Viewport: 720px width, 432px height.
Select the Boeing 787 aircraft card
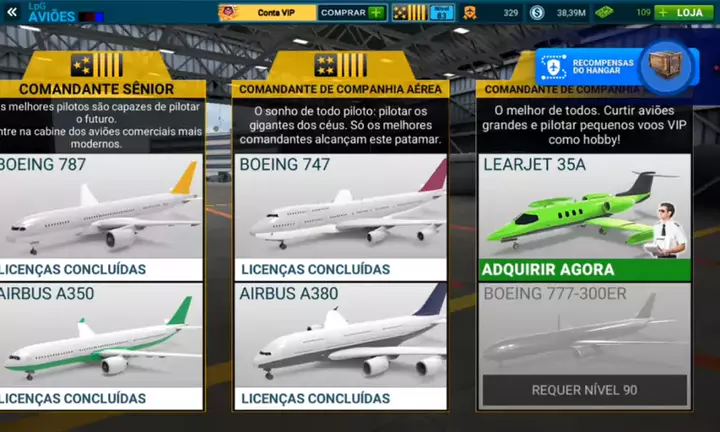tap(100, 215)
